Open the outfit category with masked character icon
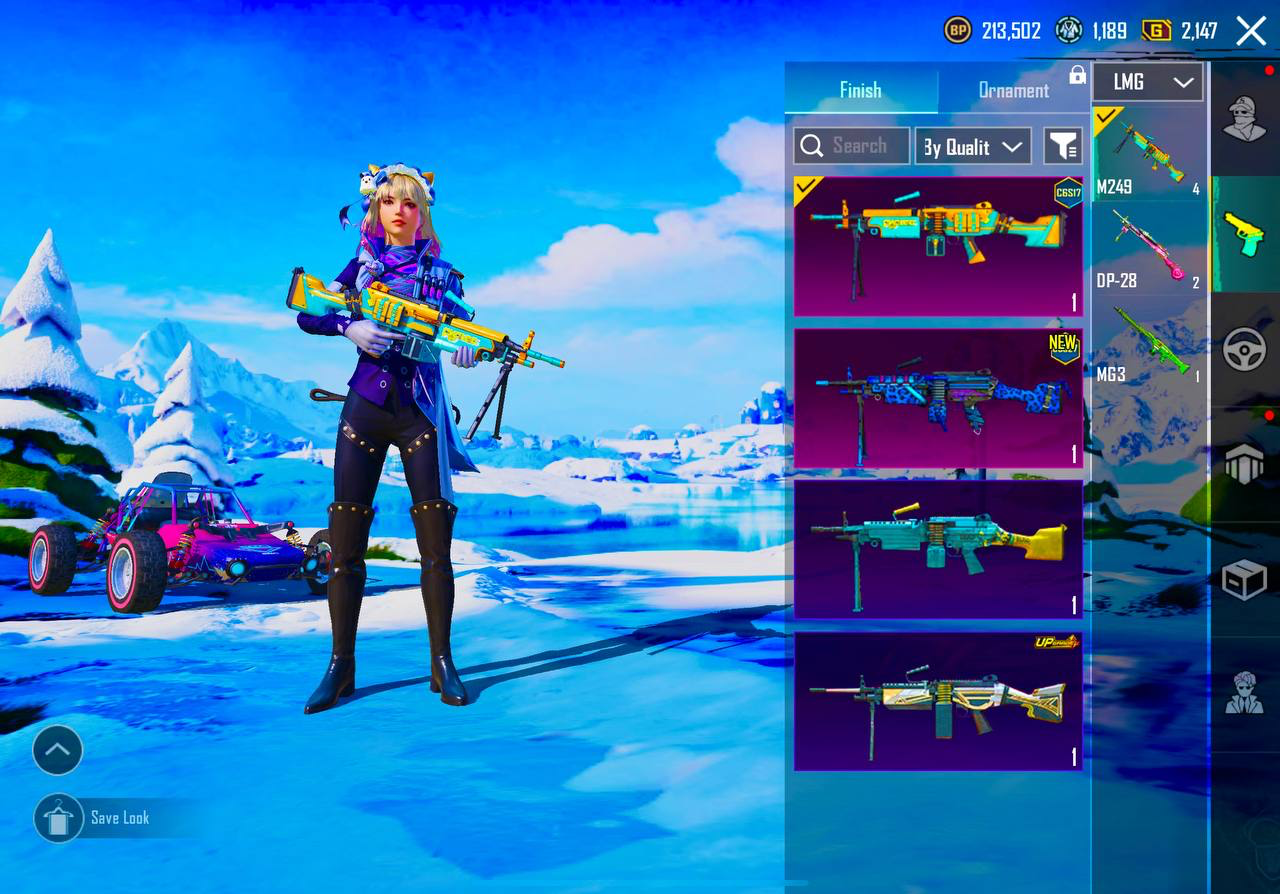This screenshot has width=1280, height=894. [1244, 119]
